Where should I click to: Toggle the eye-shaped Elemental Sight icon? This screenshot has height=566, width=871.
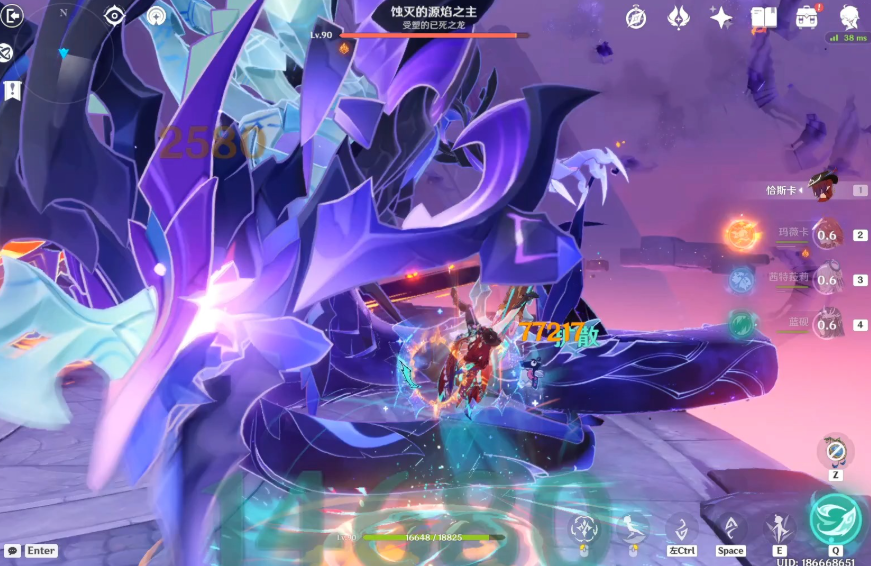pyautogui.click(x=115, y=16)
